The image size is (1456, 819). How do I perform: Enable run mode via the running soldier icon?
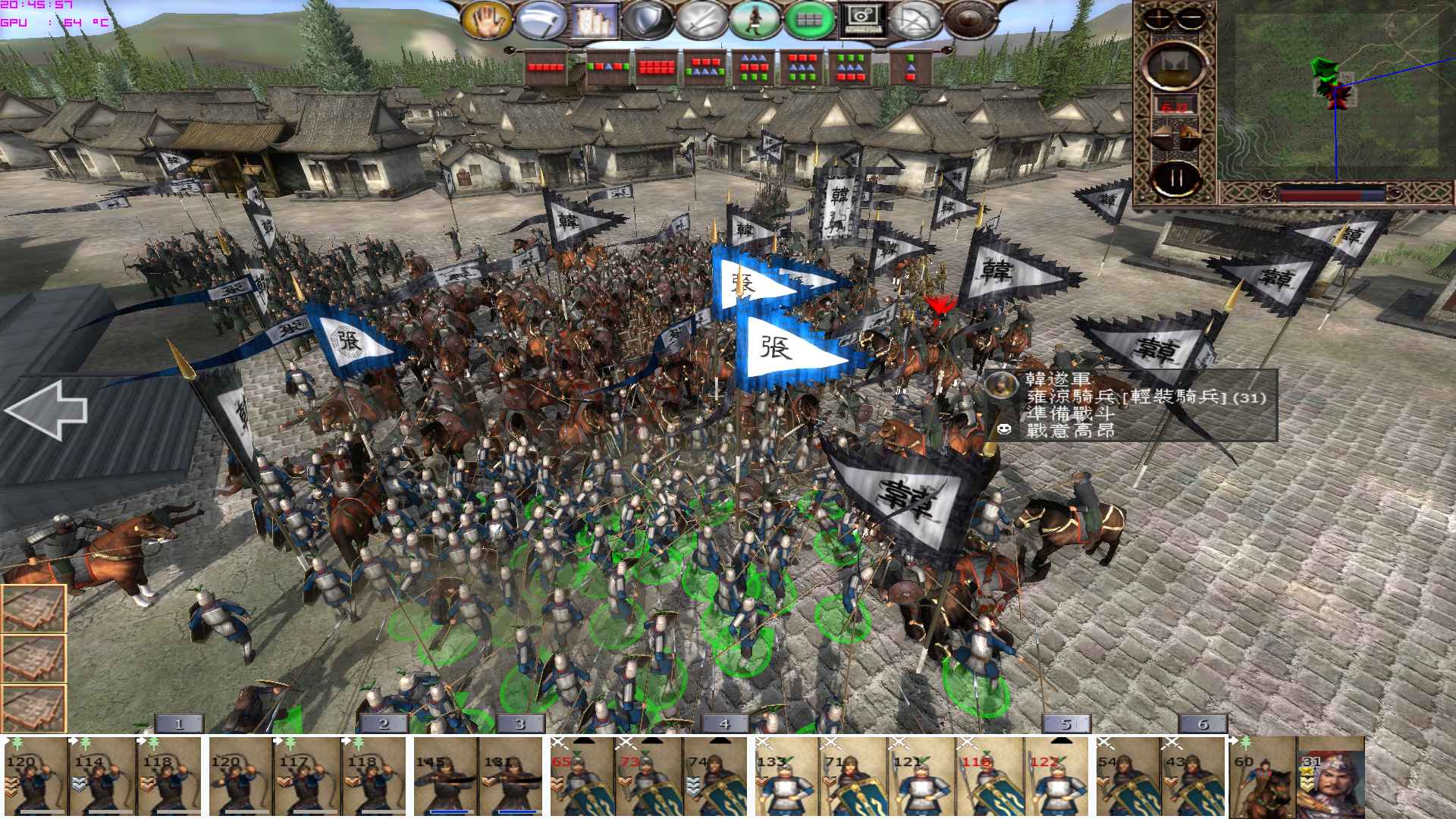pos(755,20)
